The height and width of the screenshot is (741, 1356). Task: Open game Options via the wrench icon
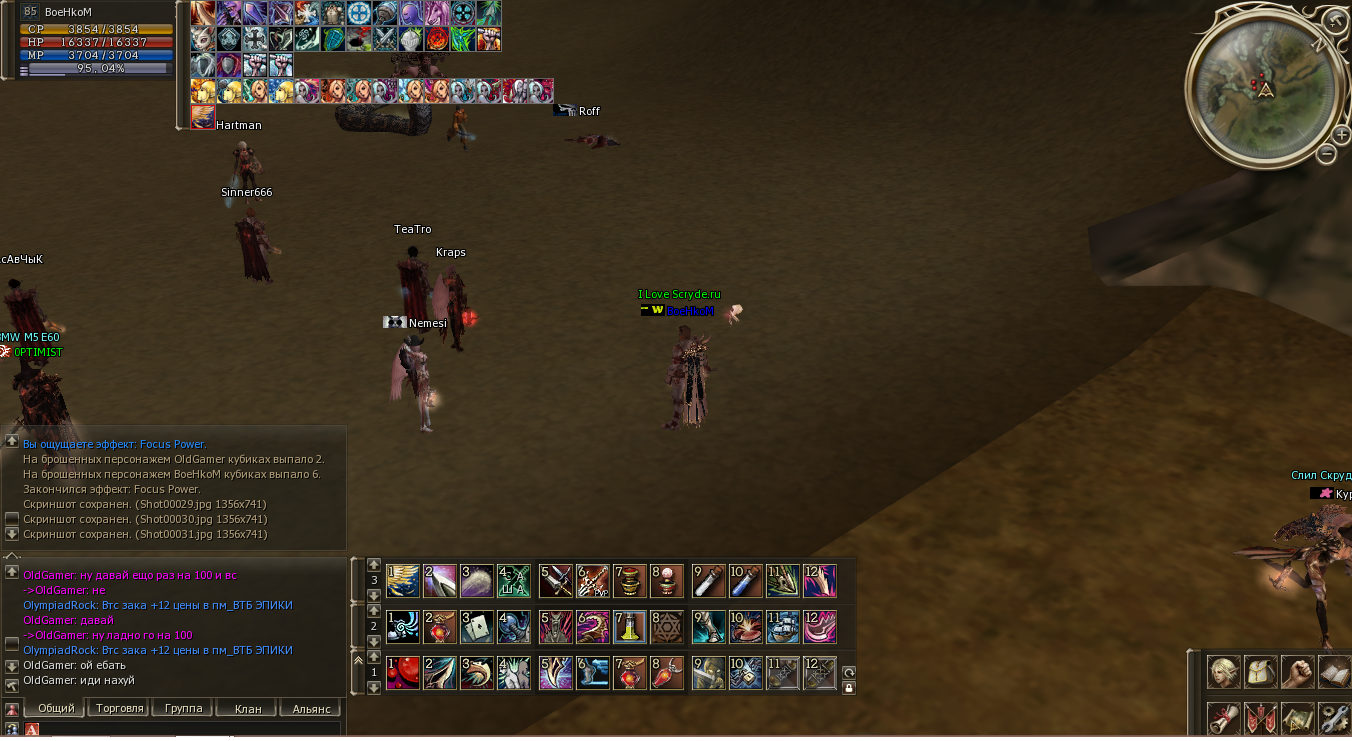[x=1334, y=719]
